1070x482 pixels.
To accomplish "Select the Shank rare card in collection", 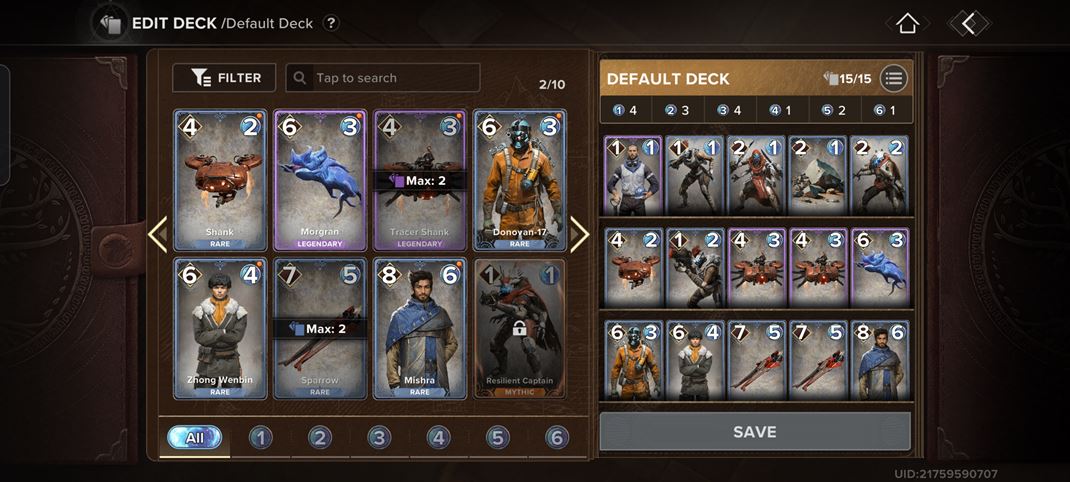I will (220, 180).
